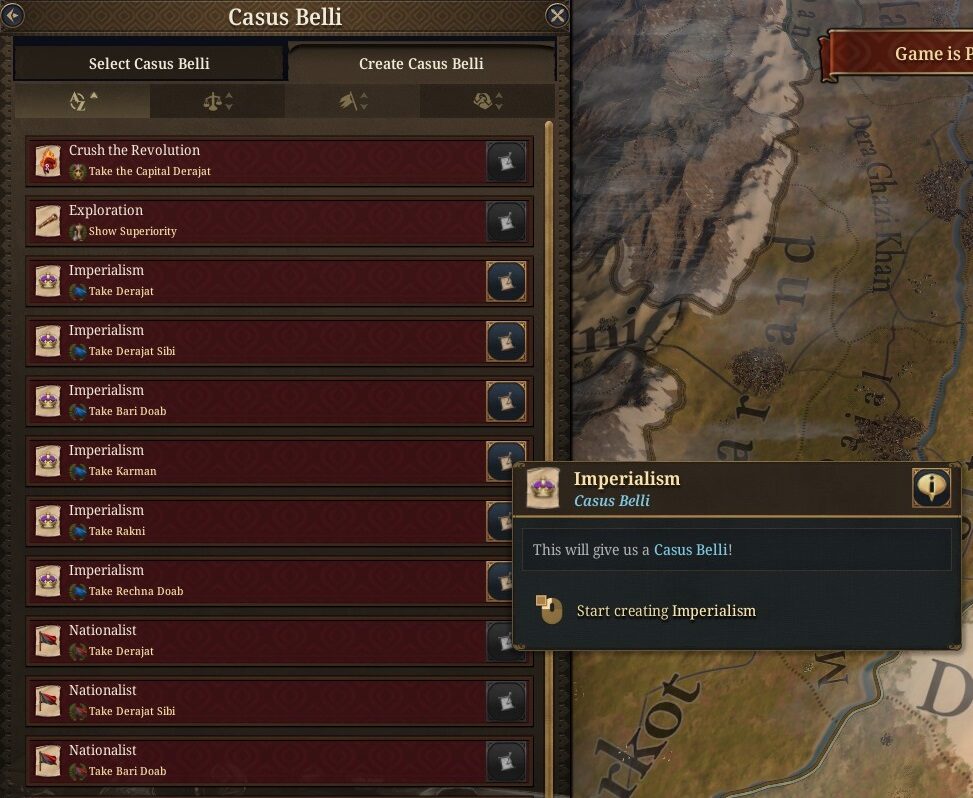Sort by the handshake icon column
Viewport: 973px width, 798px height.
coord(488,101)
